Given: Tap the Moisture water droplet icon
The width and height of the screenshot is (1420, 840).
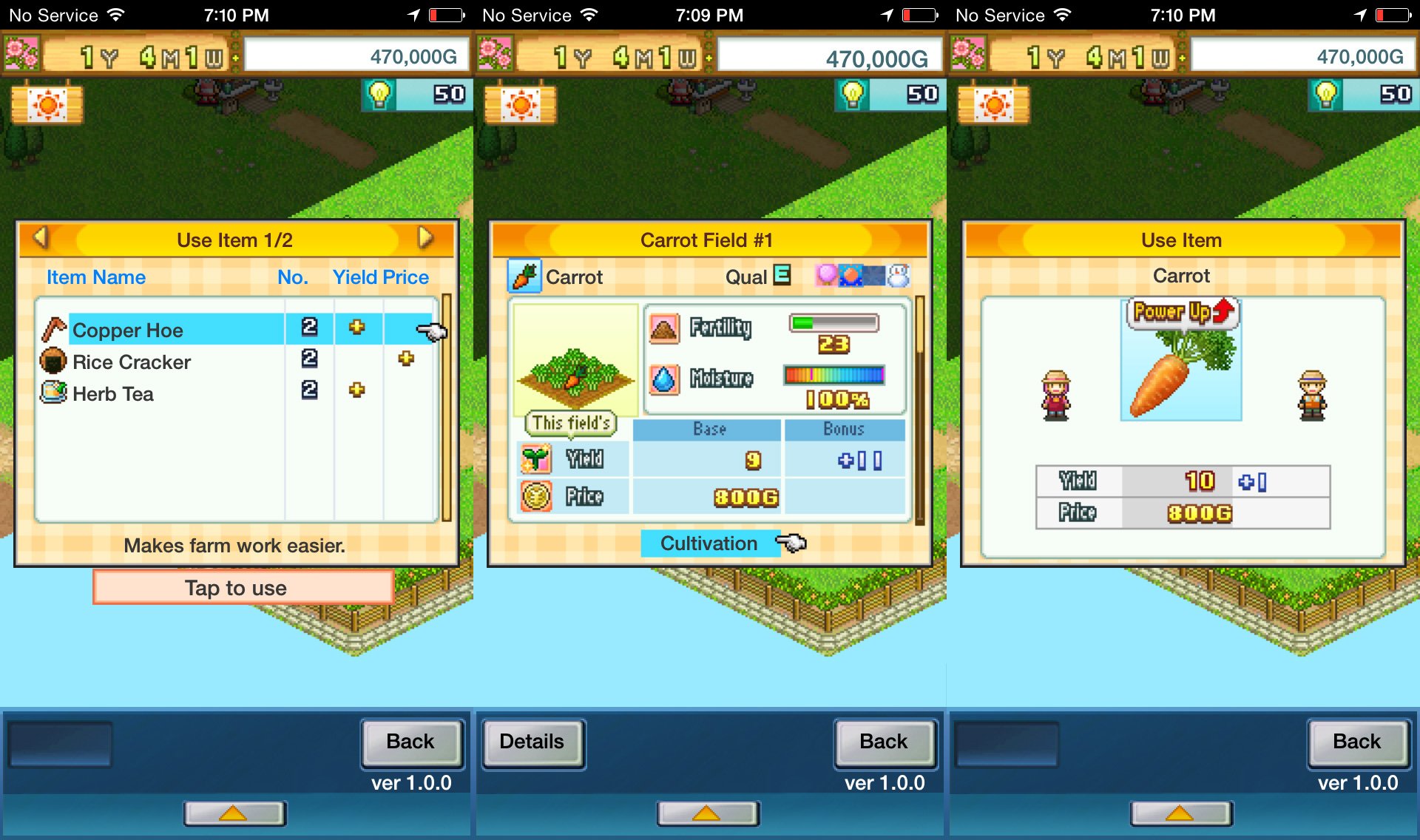Looking at the screenshot, I should (665, 379).
